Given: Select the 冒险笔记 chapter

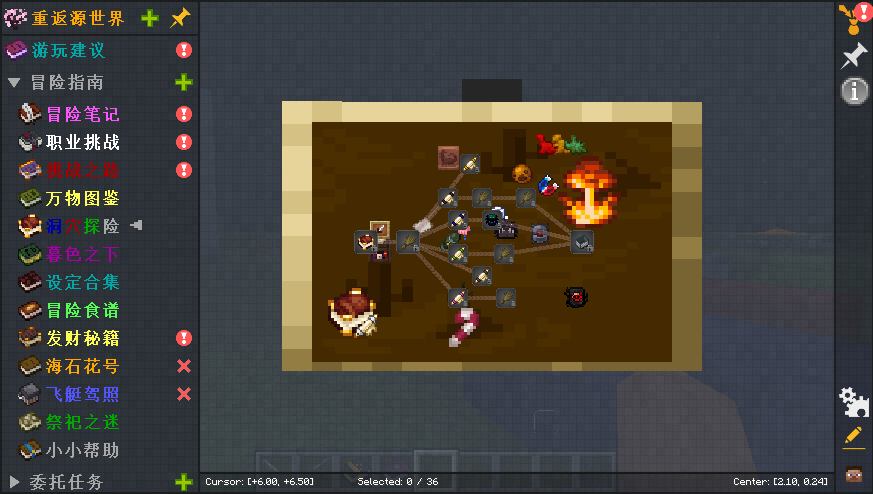Looking at the screenshot, I should click(82, 114).
